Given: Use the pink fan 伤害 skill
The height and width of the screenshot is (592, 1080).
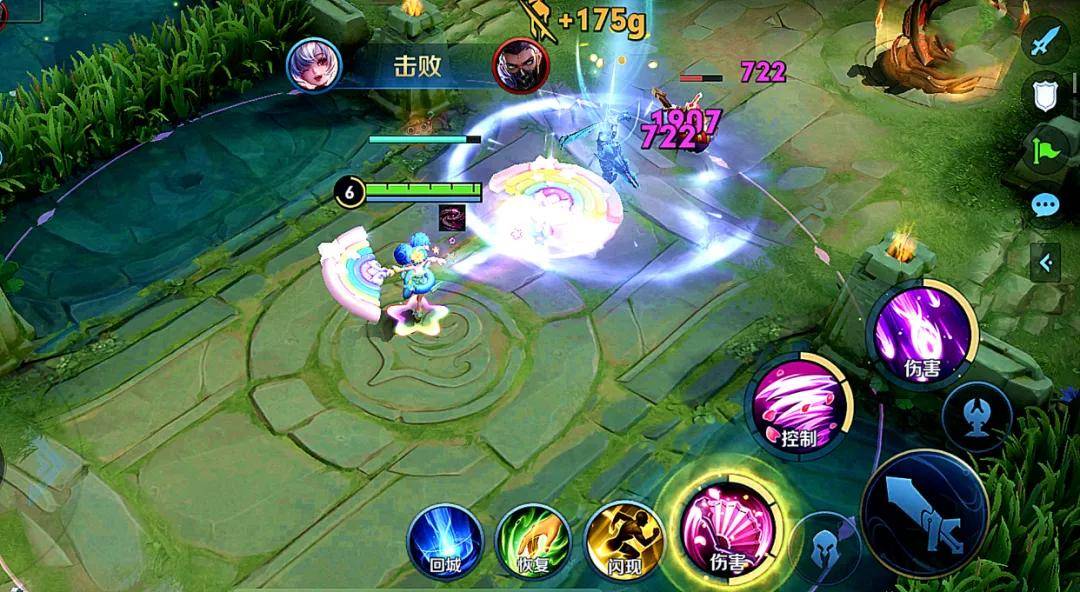Looking at the screenshot, I should pyautogui.click(x=724, y=524).
